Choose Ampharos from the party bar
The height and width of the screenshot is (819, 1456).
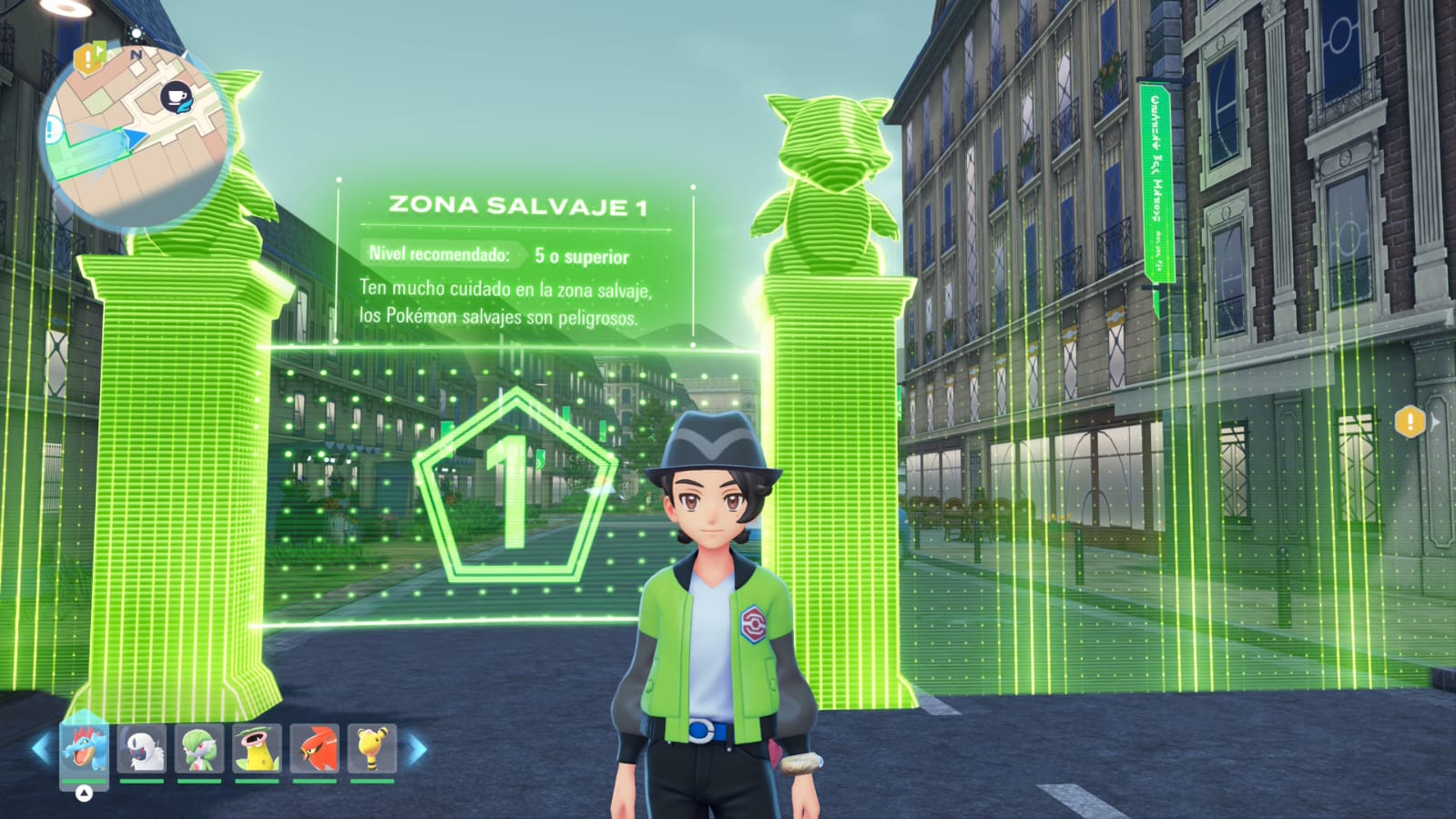(x=372, y=749)
